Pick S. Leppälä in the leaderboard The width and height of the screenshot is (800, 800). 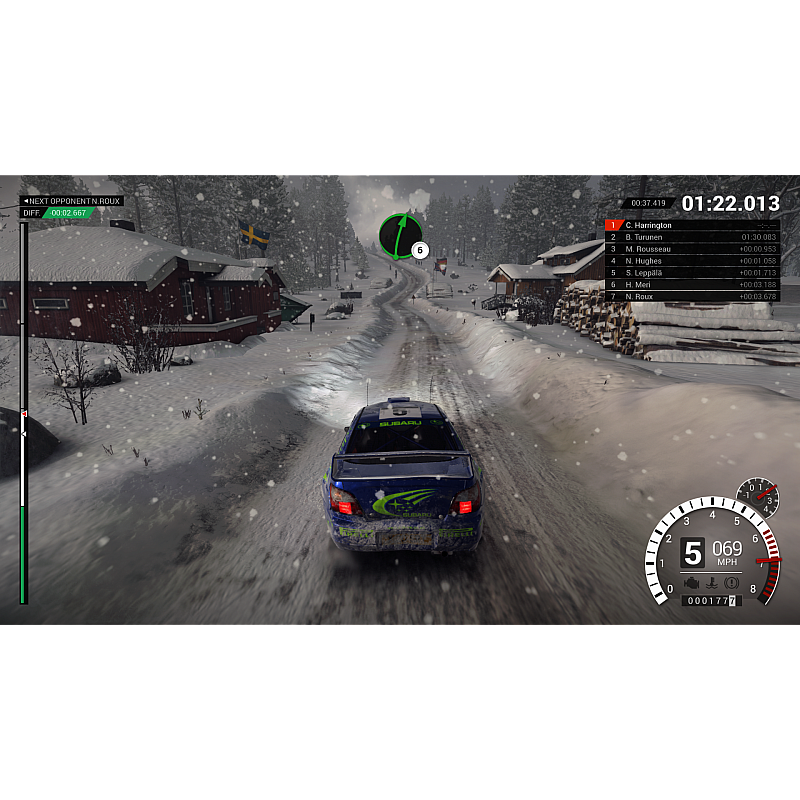coord(692,273)
